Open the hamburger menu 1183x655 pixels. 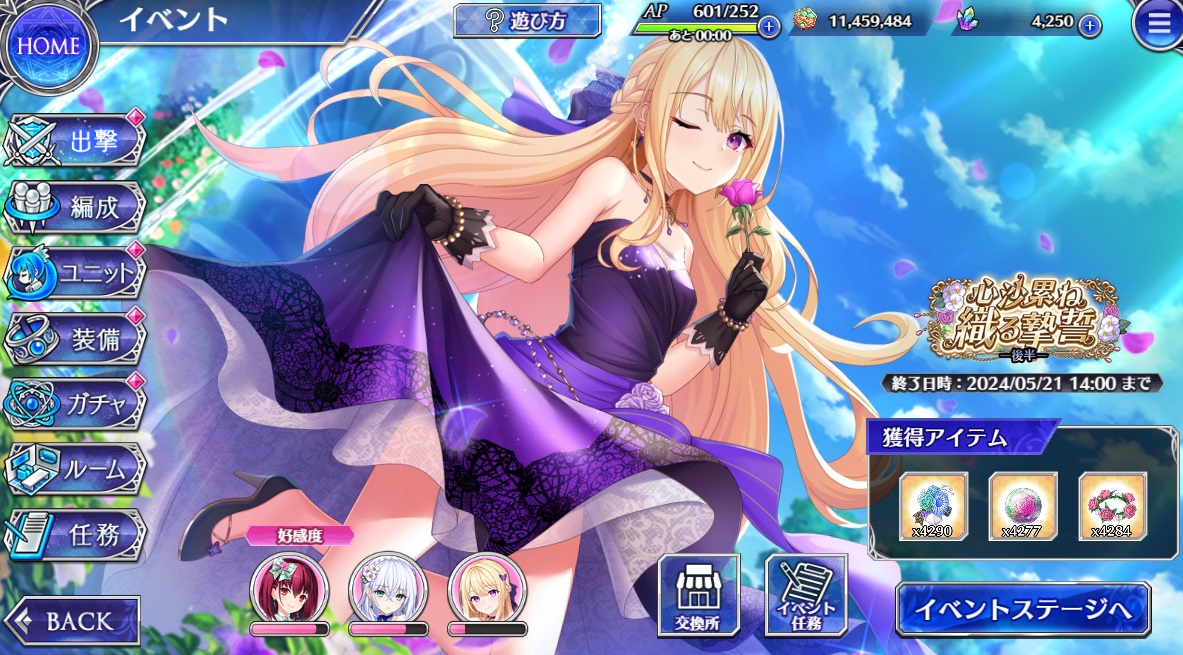pyautogui.click(x=1157, y=26)
